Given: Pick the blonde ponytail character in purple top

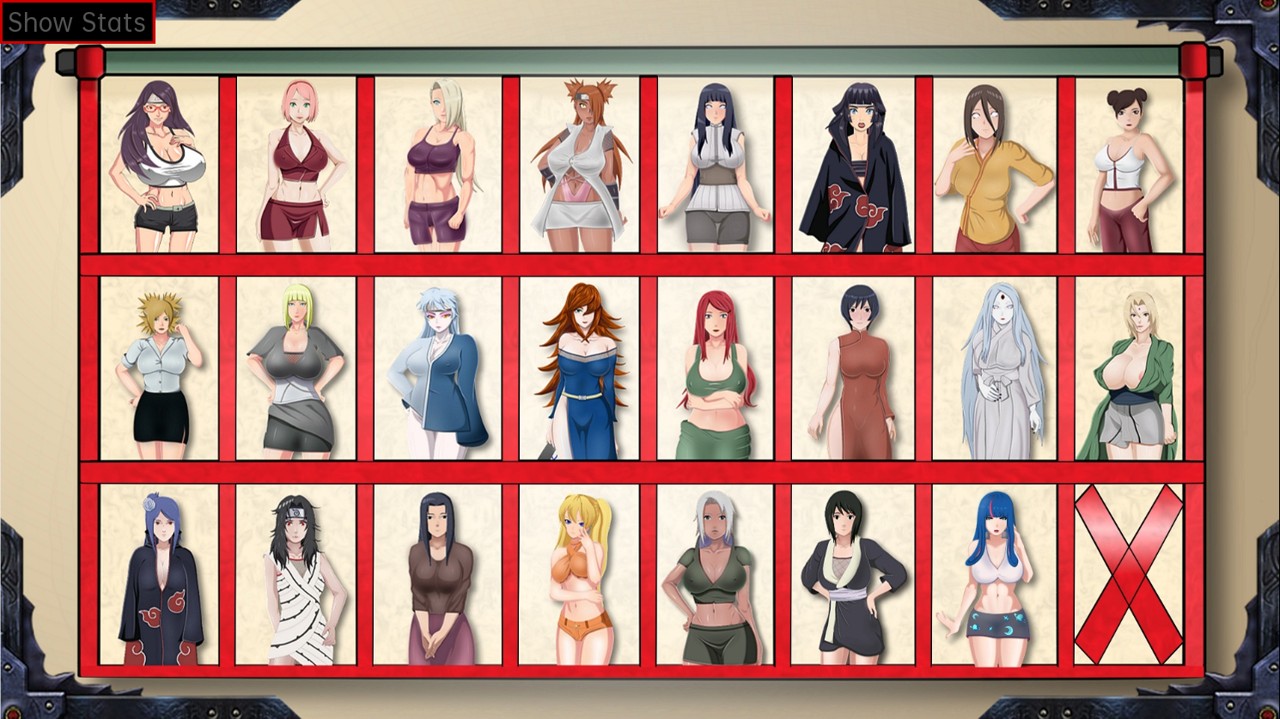Looking at the screenshot, I should (x=437, y=165).
